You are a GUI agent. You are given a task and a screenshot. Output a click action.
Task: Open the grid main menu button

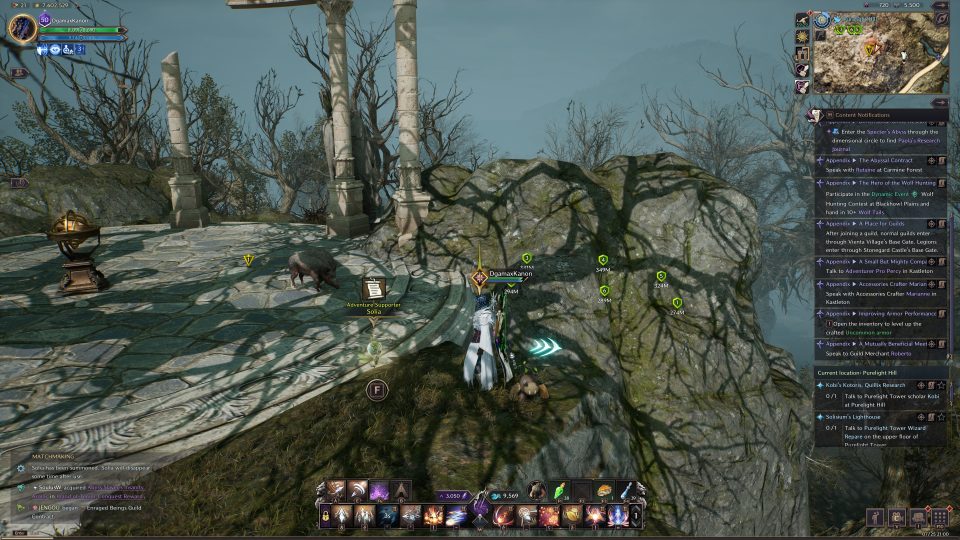pos(939,517)
